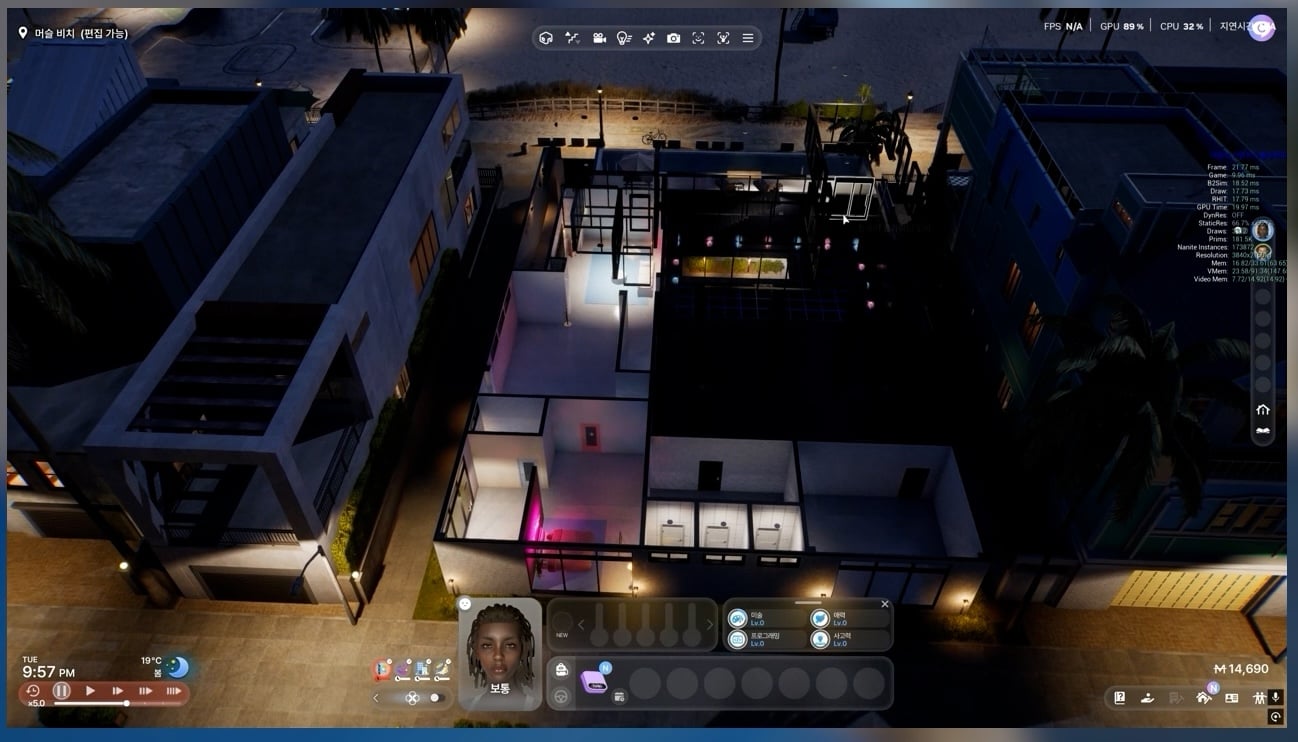Open the guide book with question mark
The height and width of the screenshot is (742, 1298).
pos(1119,697)
